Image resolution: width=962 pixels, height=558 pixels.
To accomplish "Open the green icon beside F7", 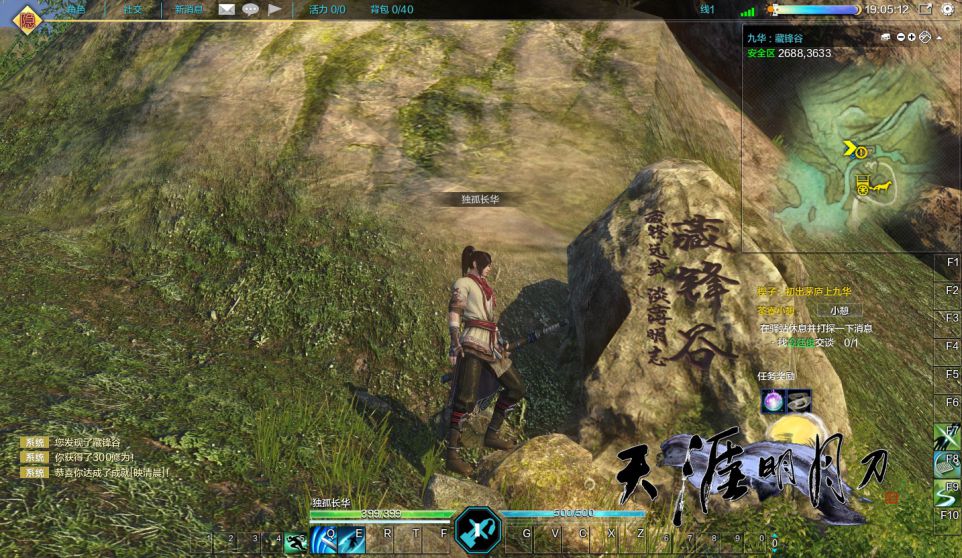I will [947, 438].
